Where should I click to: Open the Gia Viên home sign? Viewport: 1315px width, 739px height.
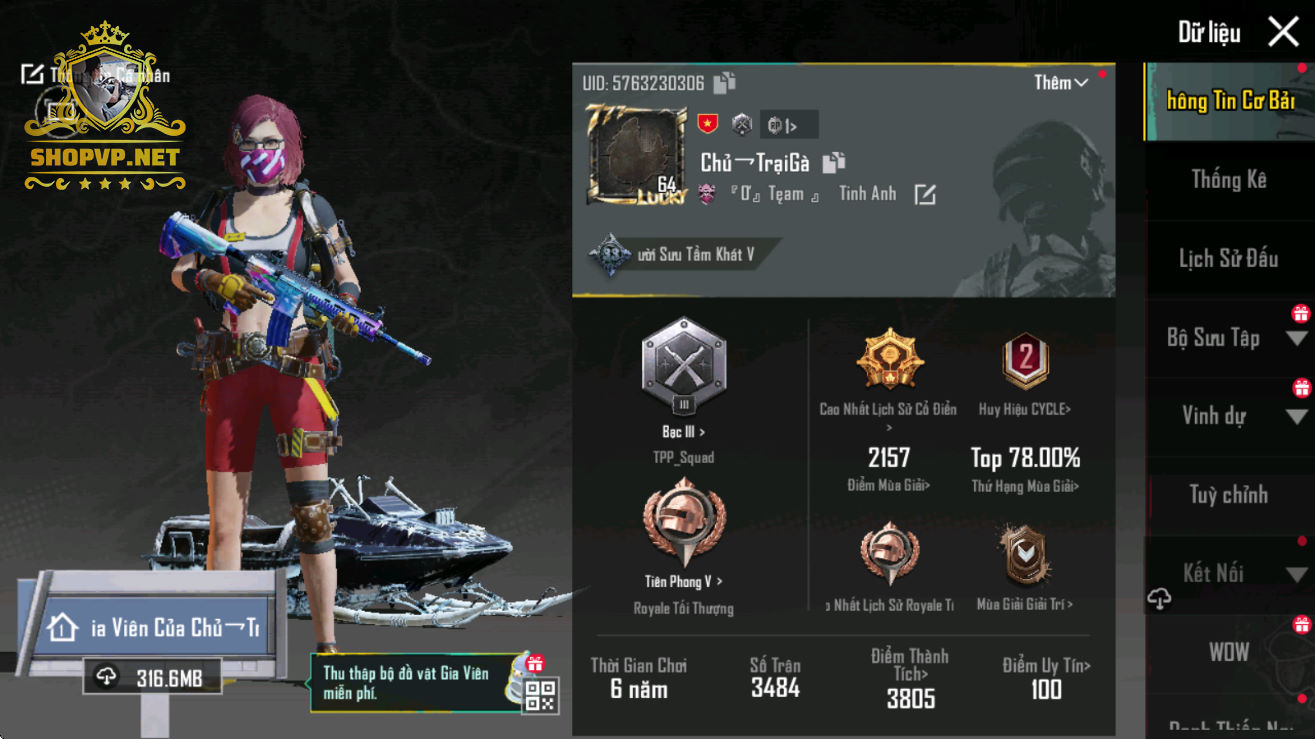(x=155, y=628)
